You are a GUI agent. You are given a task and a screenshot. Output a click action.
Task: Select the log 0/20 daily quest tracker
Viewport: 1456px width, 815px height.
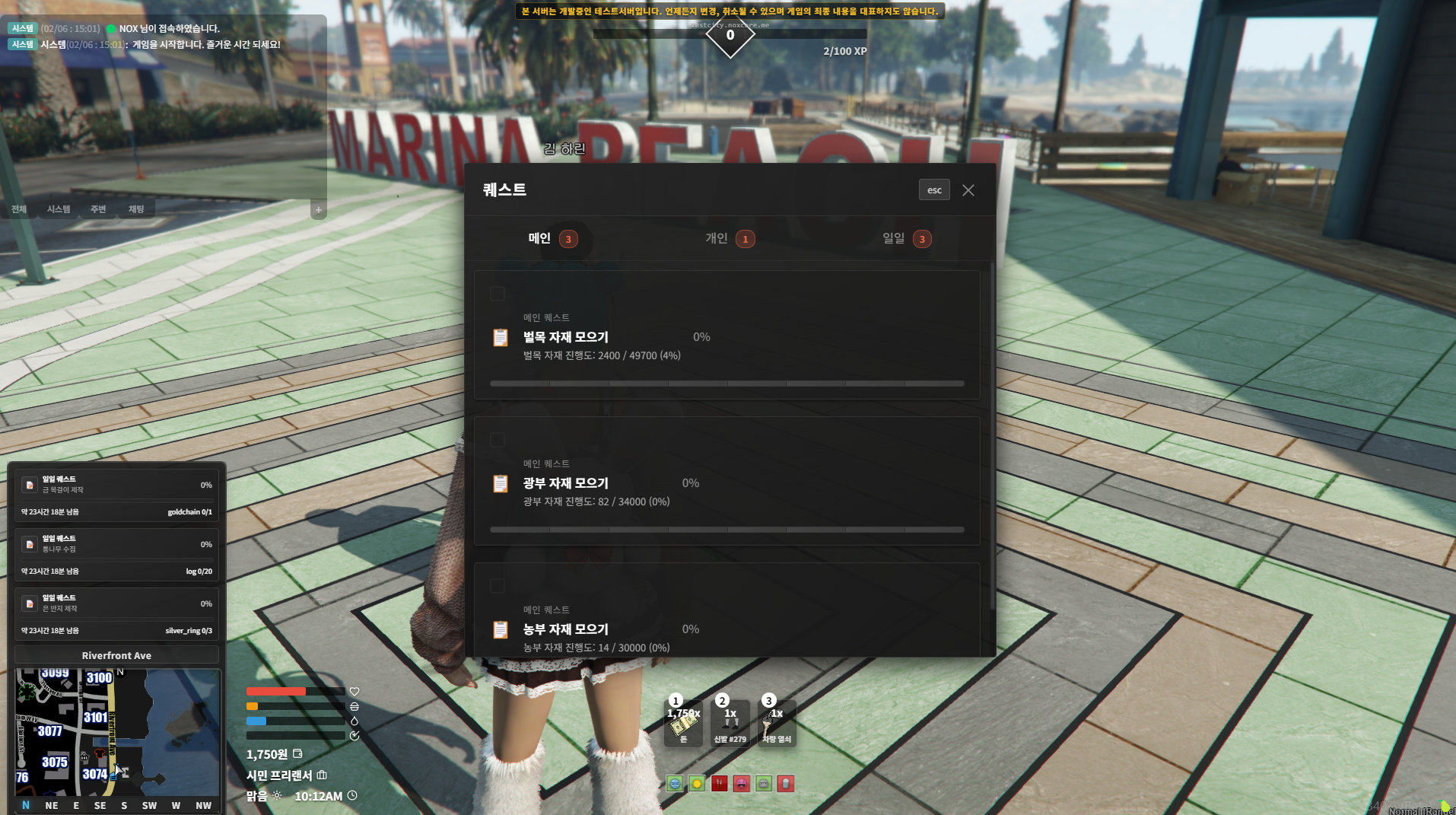(x=116, y=556)
